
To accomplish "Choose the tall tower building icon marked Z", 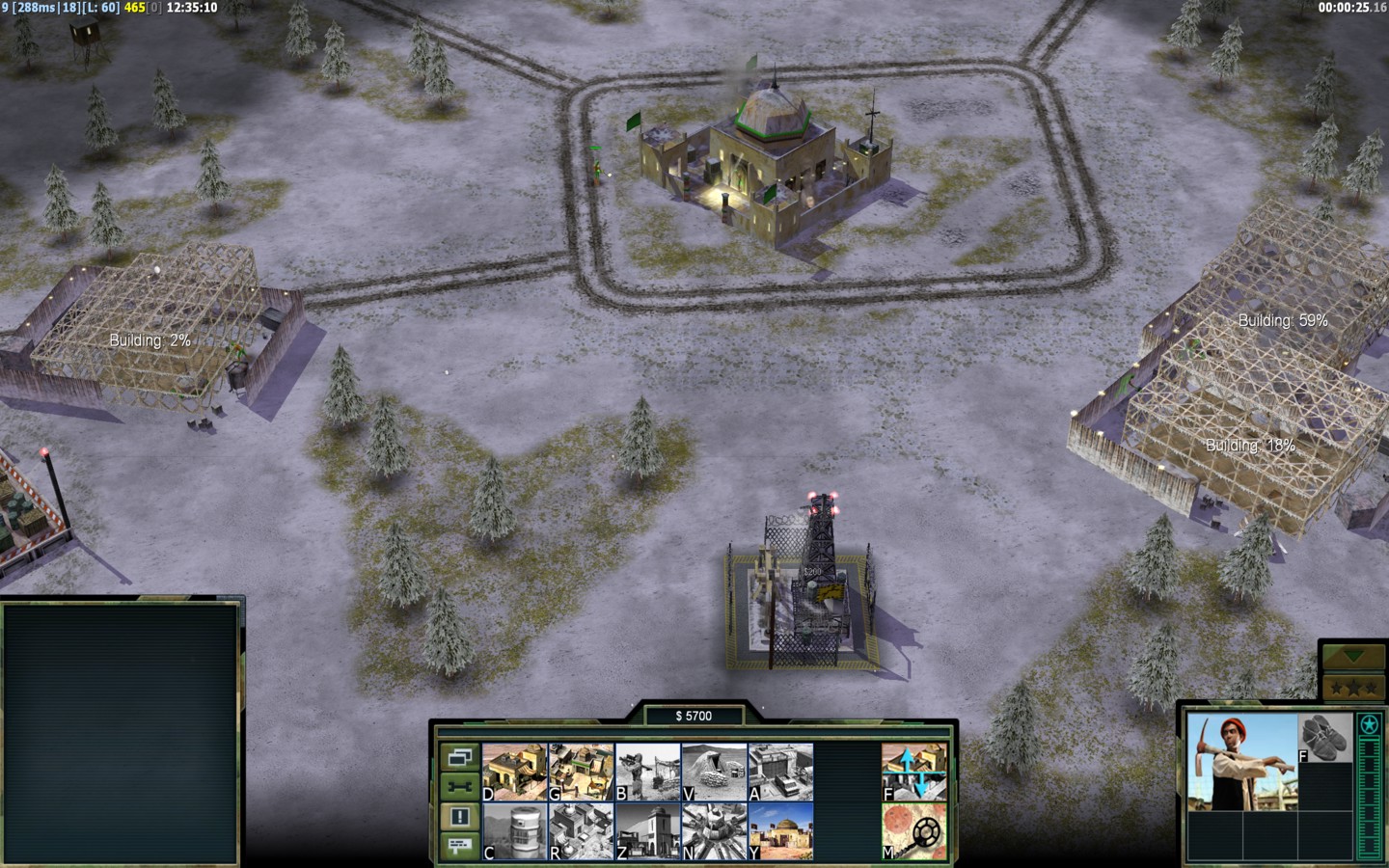I will [x=647, y=831].
